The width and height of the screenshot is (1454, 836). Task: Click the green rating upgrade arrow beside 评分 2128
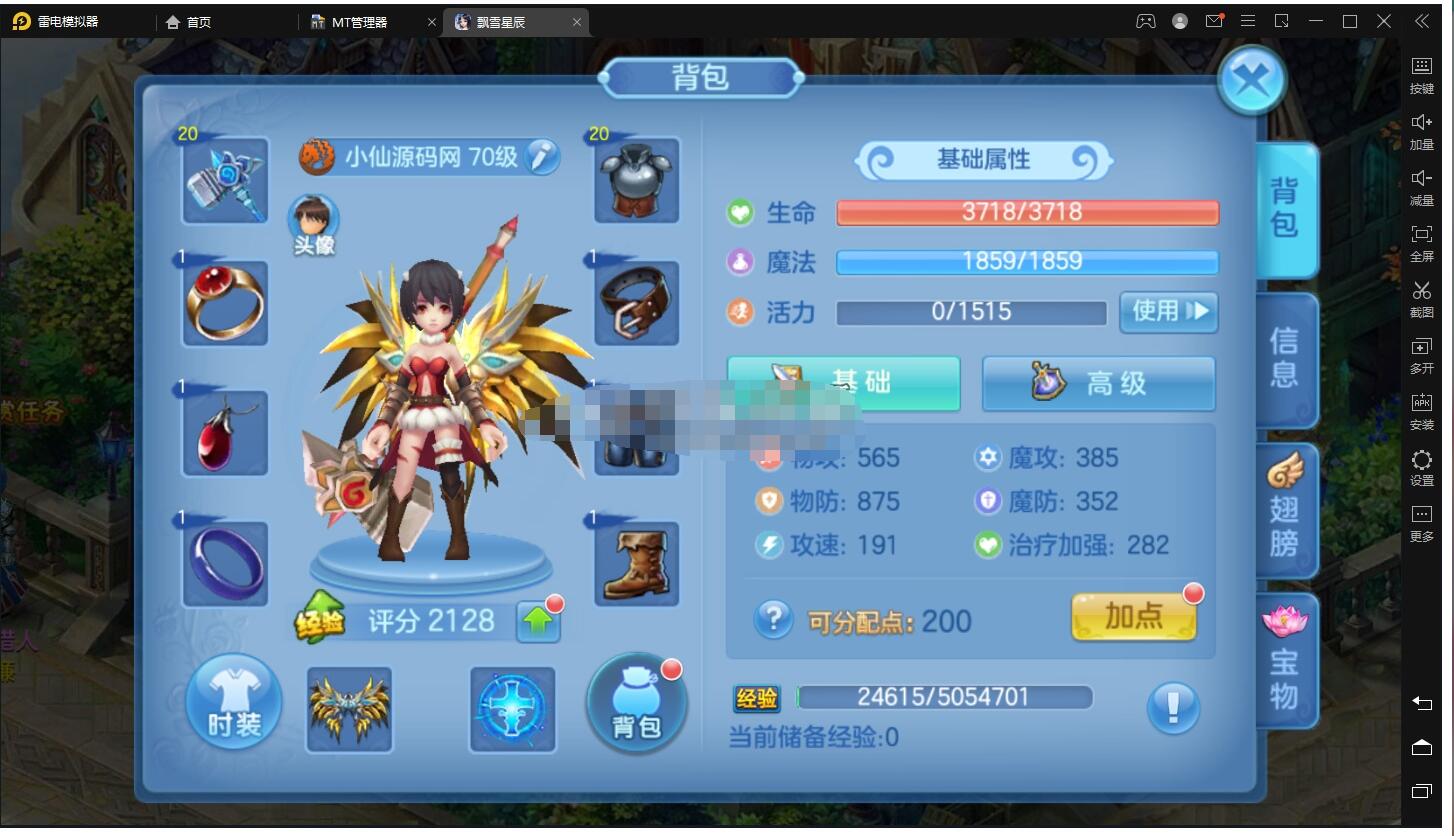537,621
